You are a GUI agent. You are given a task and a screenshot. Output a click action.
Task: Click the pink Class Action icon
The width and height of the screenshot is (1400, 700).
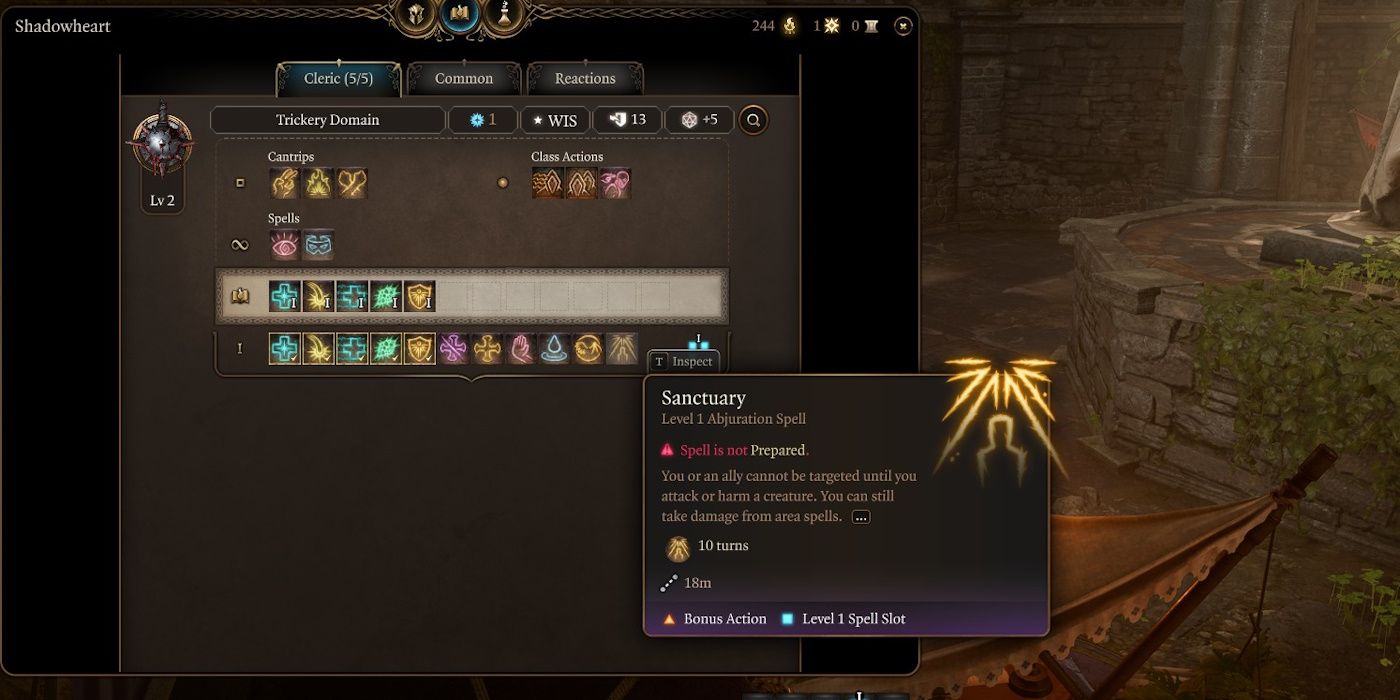[615, 183]
